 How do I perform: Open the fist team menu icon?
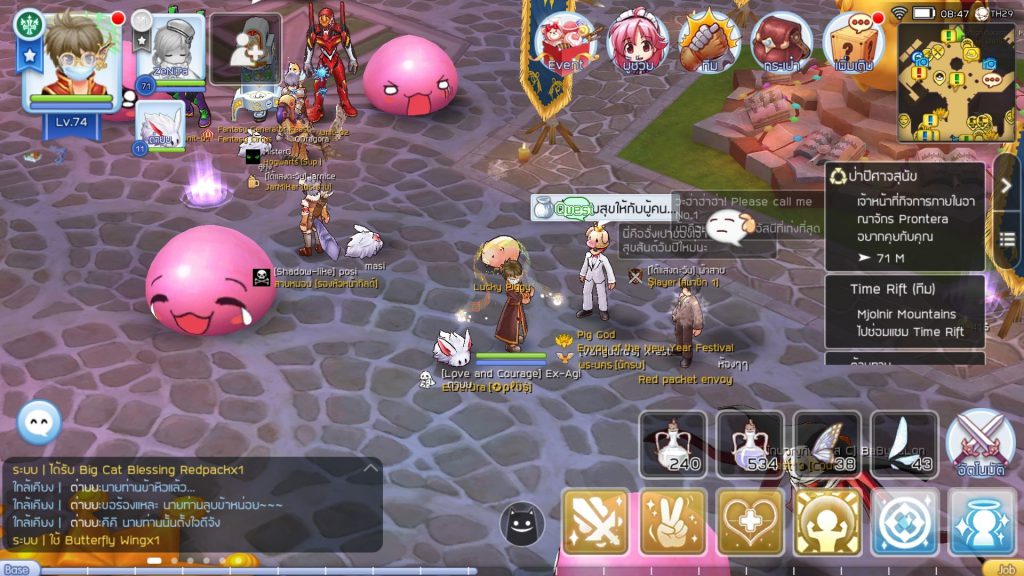[x=709, y=42]
